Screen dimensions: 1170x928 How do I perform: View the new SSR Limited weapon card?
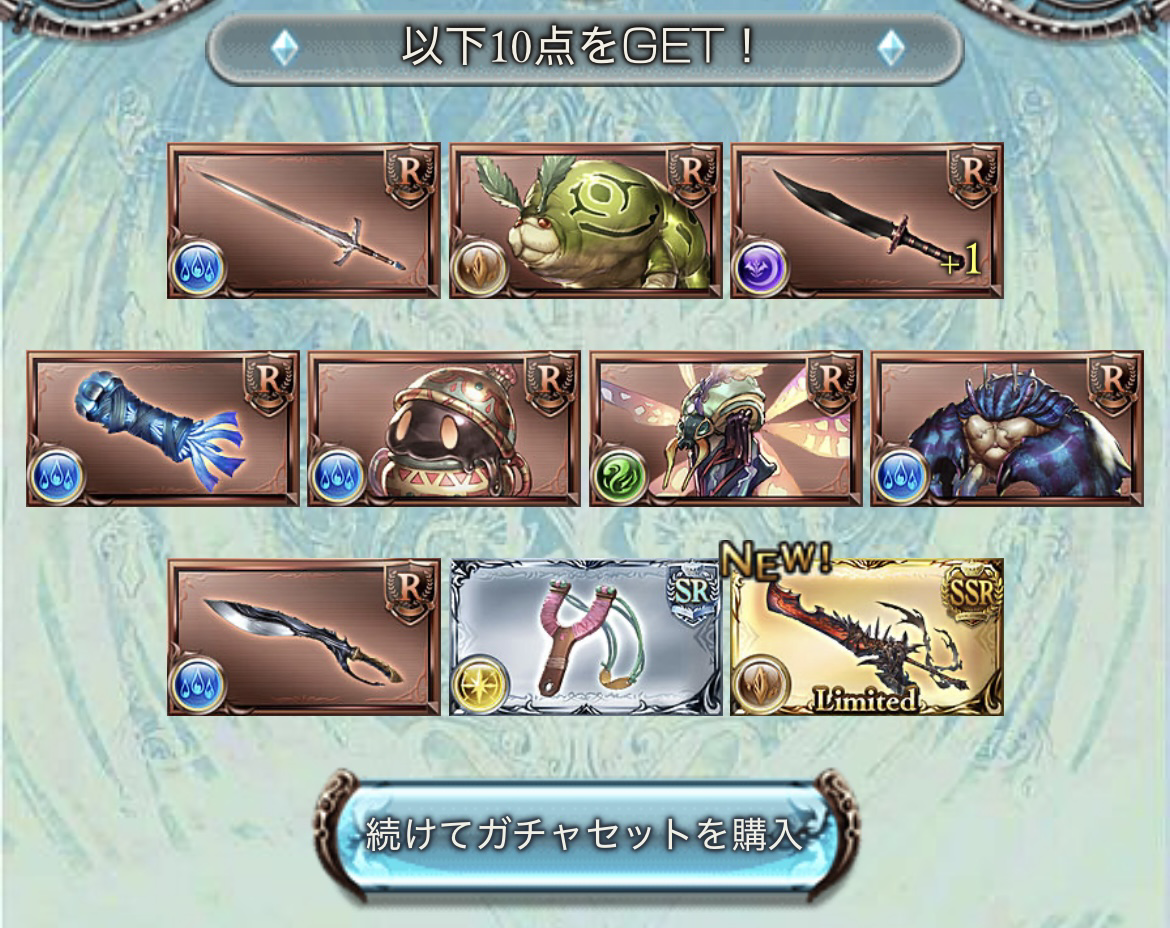click(867, 637)
